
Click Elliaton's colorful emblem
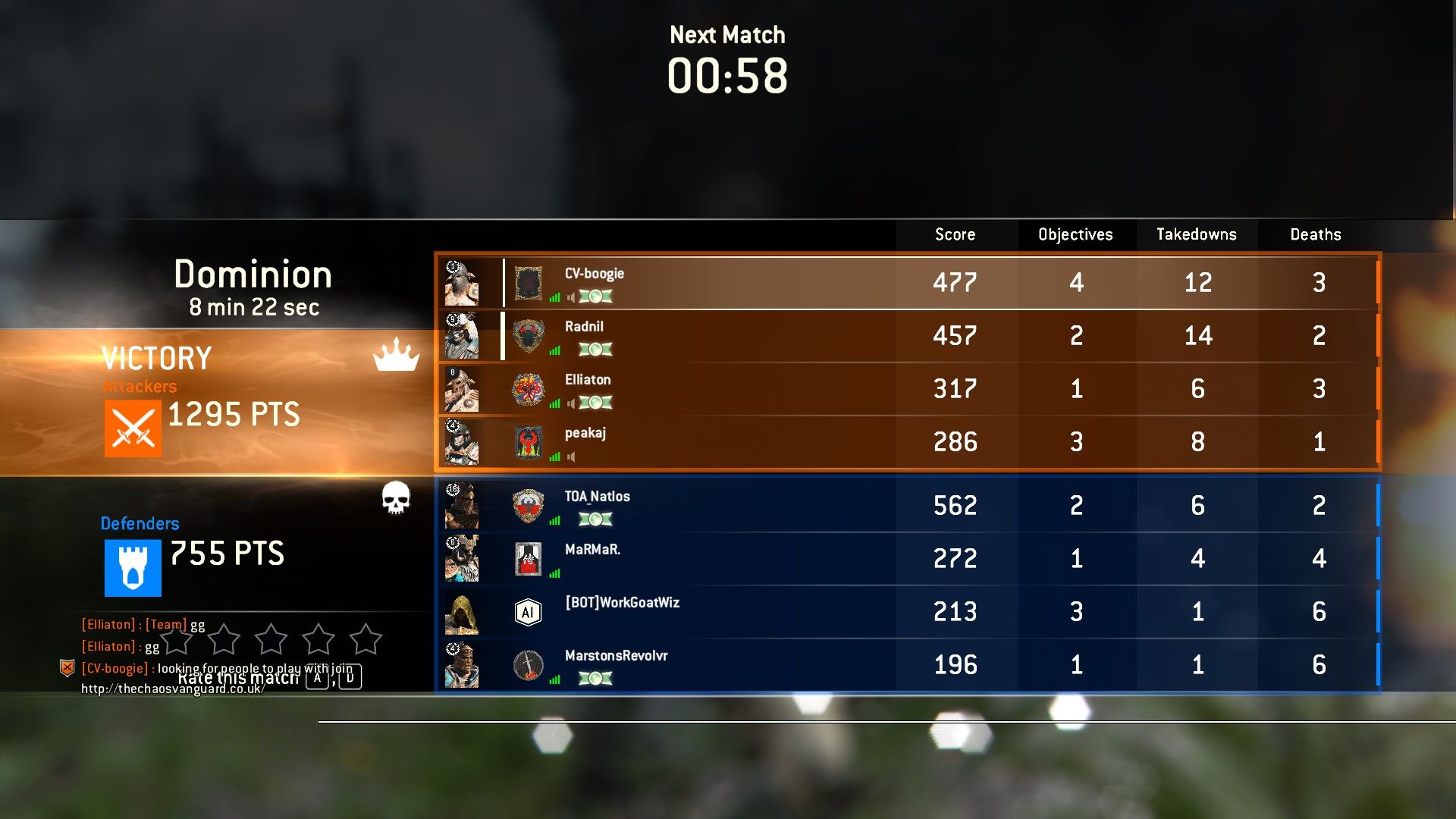point(529,390)
